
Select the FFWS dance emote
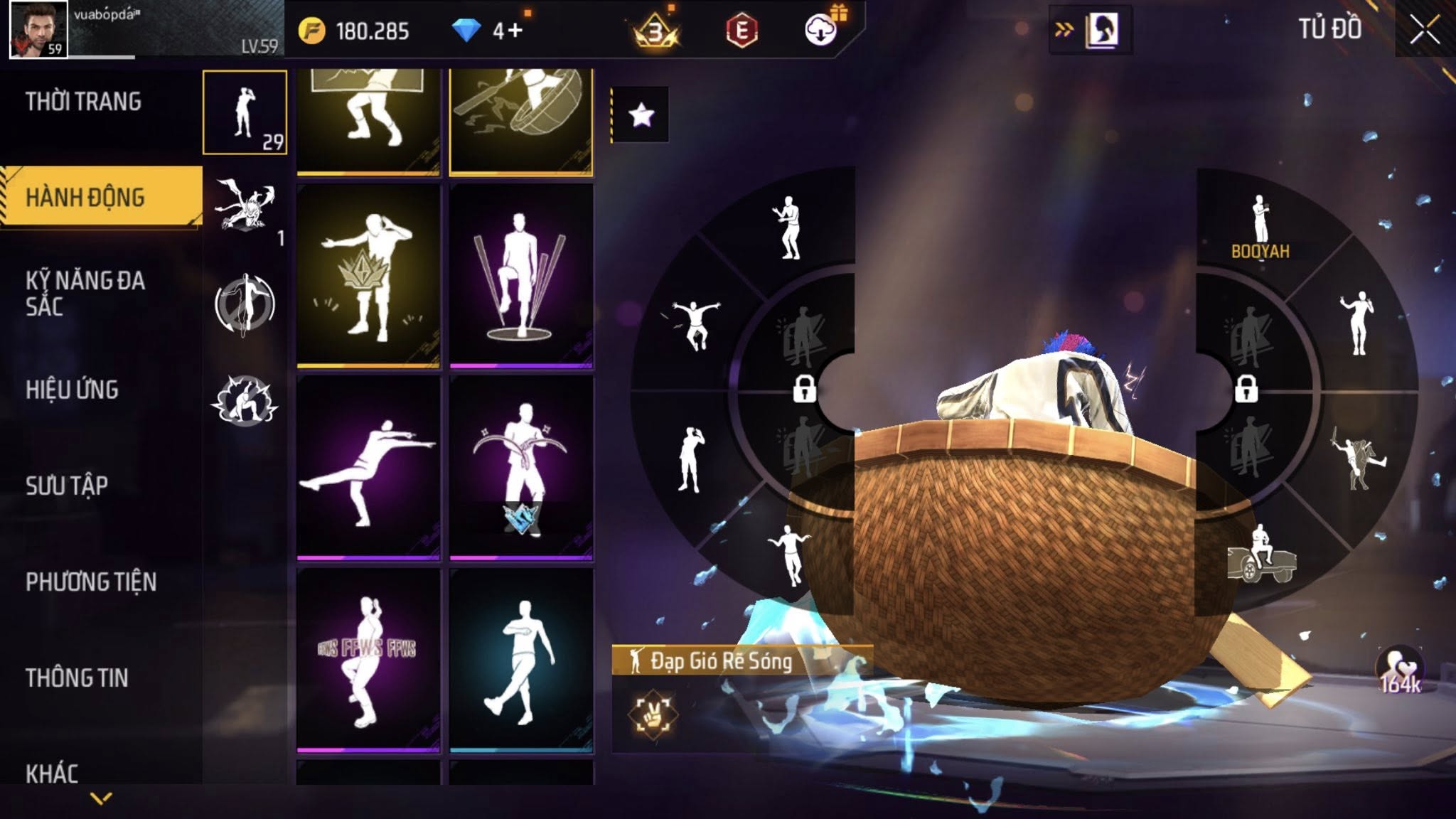point(368,660)
